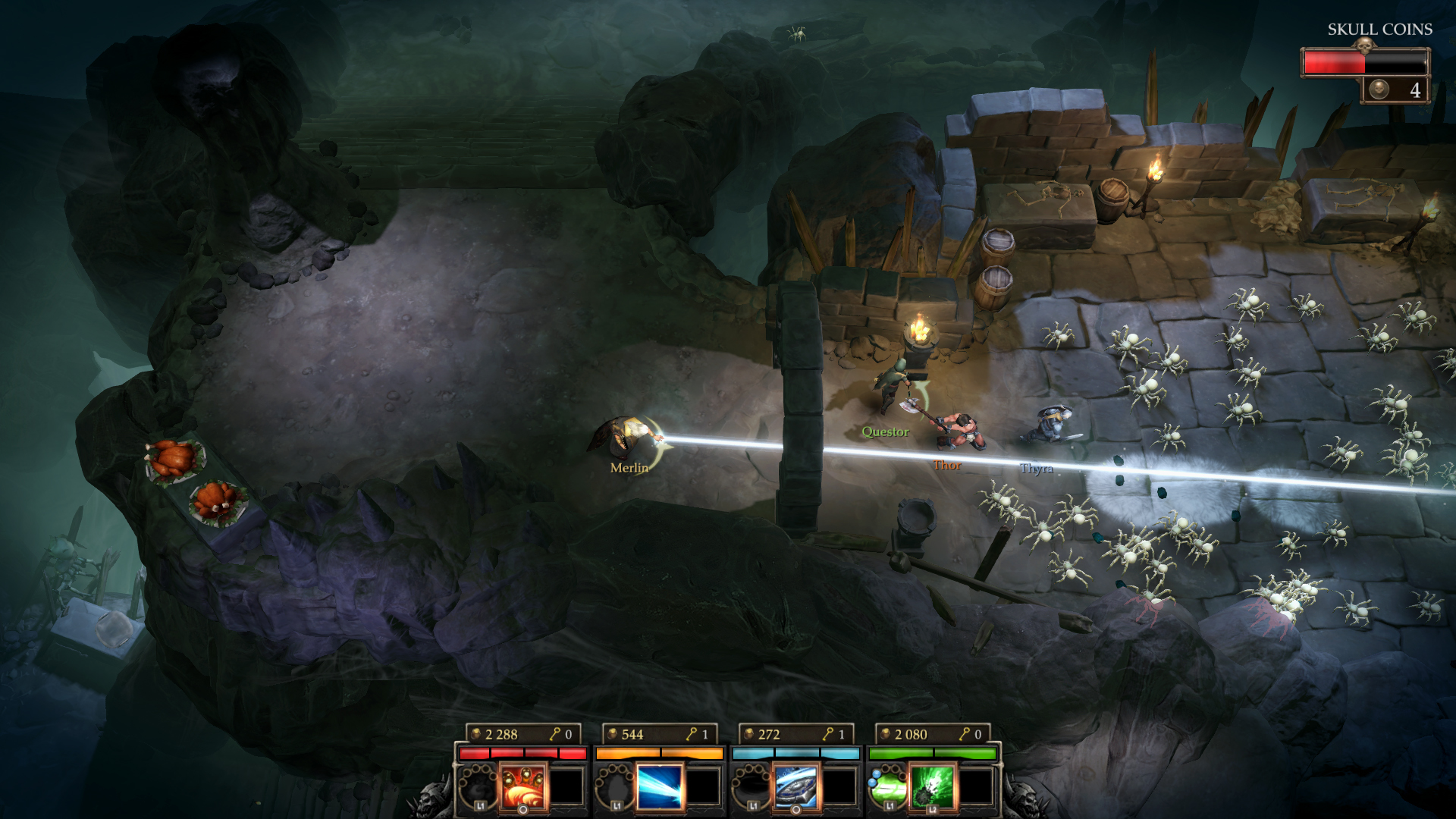
Task: Click the gold pouch icon showing 2 288
Action: 475,733
